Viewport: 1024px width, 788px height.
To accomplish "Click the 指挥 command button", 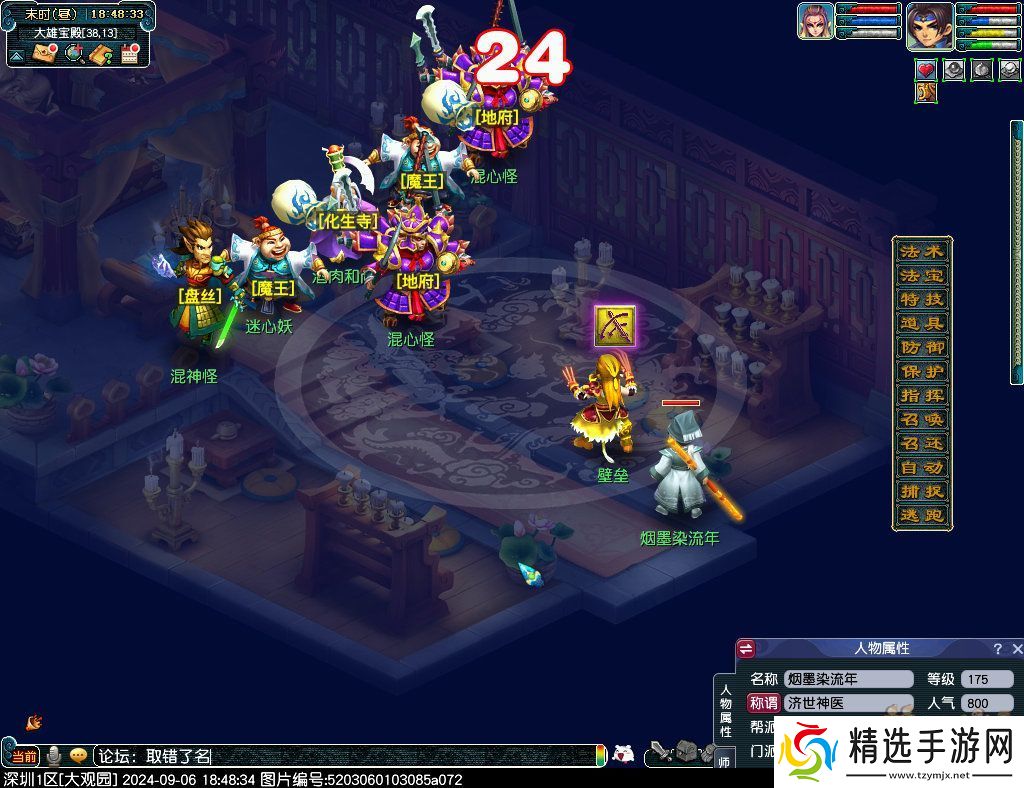I will tap(921, 395).
